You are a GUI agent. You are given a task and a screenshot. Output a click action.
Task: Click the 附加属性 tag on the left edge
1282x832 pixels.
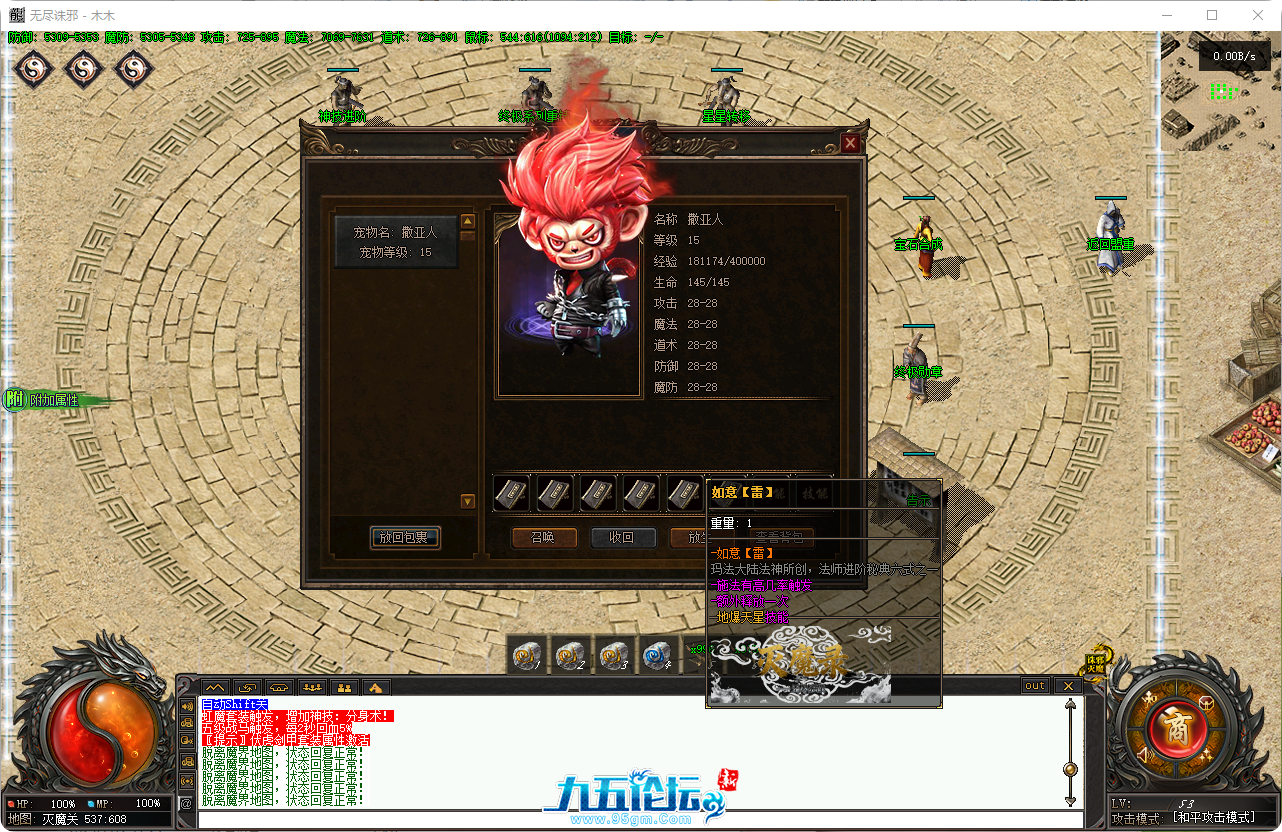click(x=44, y=398)
